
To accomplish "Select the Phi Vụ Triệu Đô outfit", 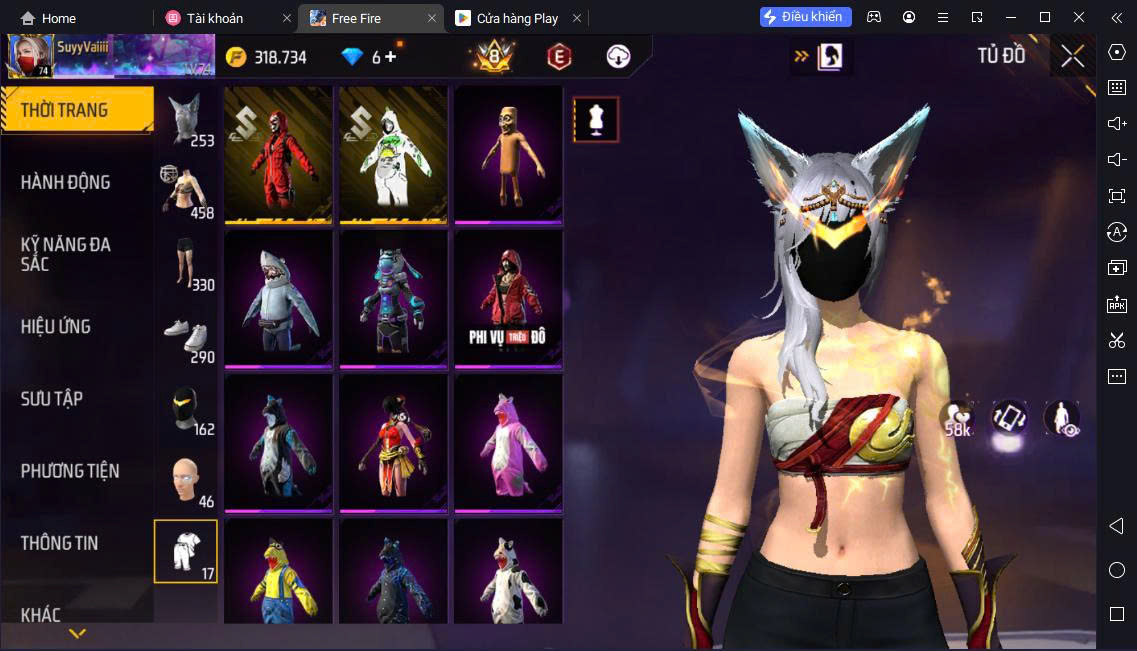I will tap(508, 298).
